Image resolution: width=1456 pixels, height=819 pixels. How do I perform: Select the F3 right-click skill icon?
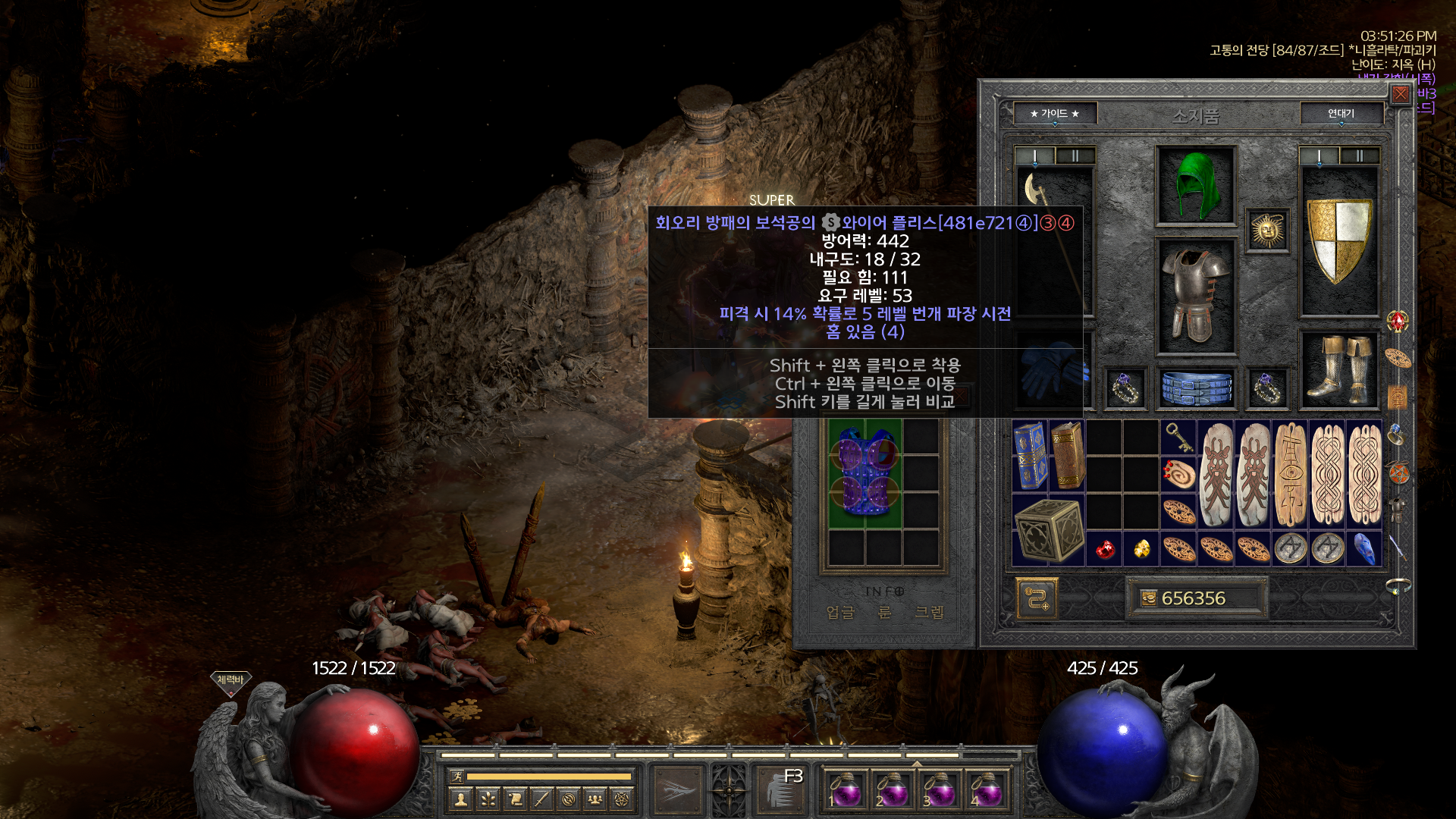[781, 790]
